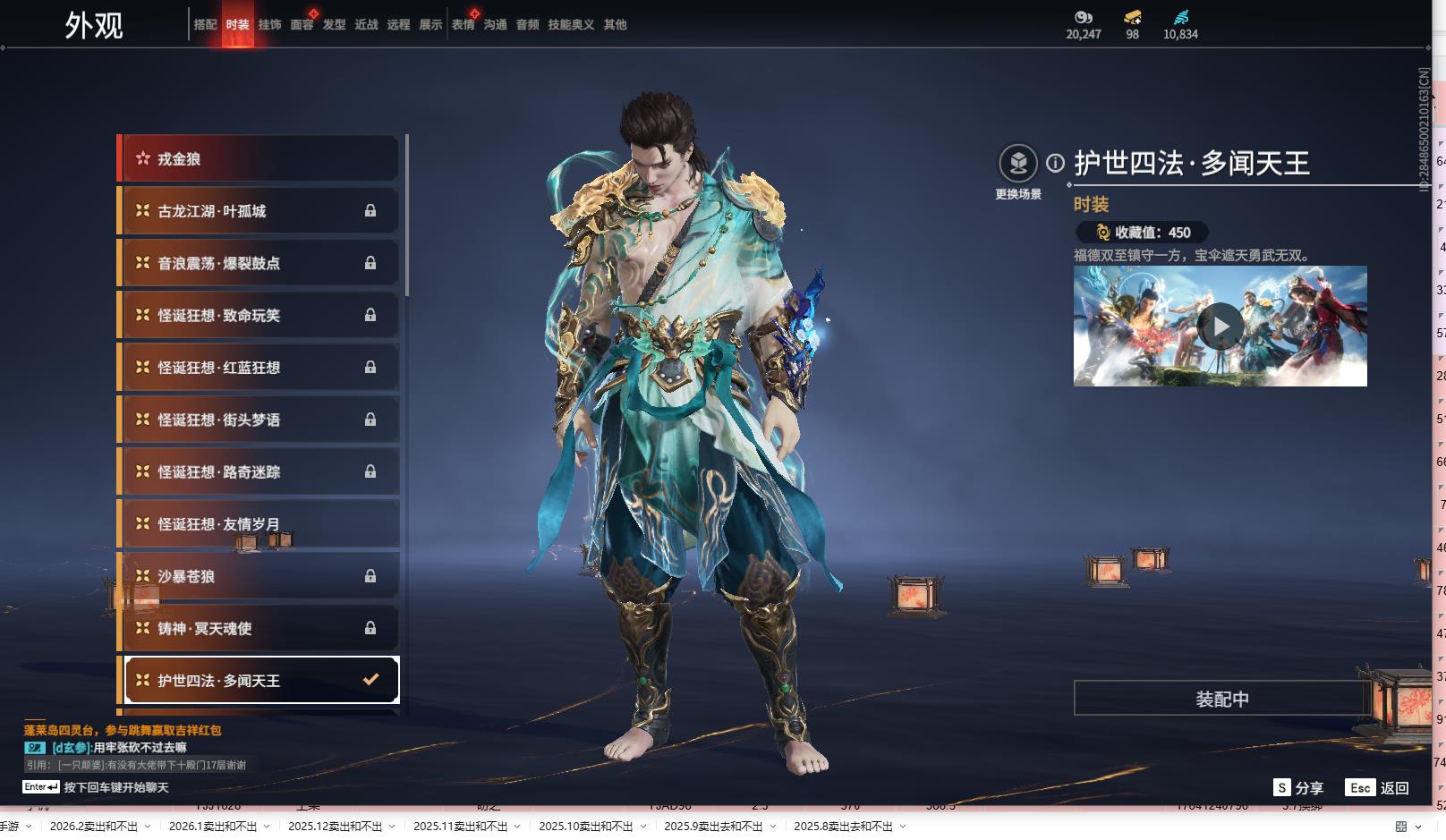Switch to the 面容 face tab
The image size is (1446, 840).
[302, 25]
